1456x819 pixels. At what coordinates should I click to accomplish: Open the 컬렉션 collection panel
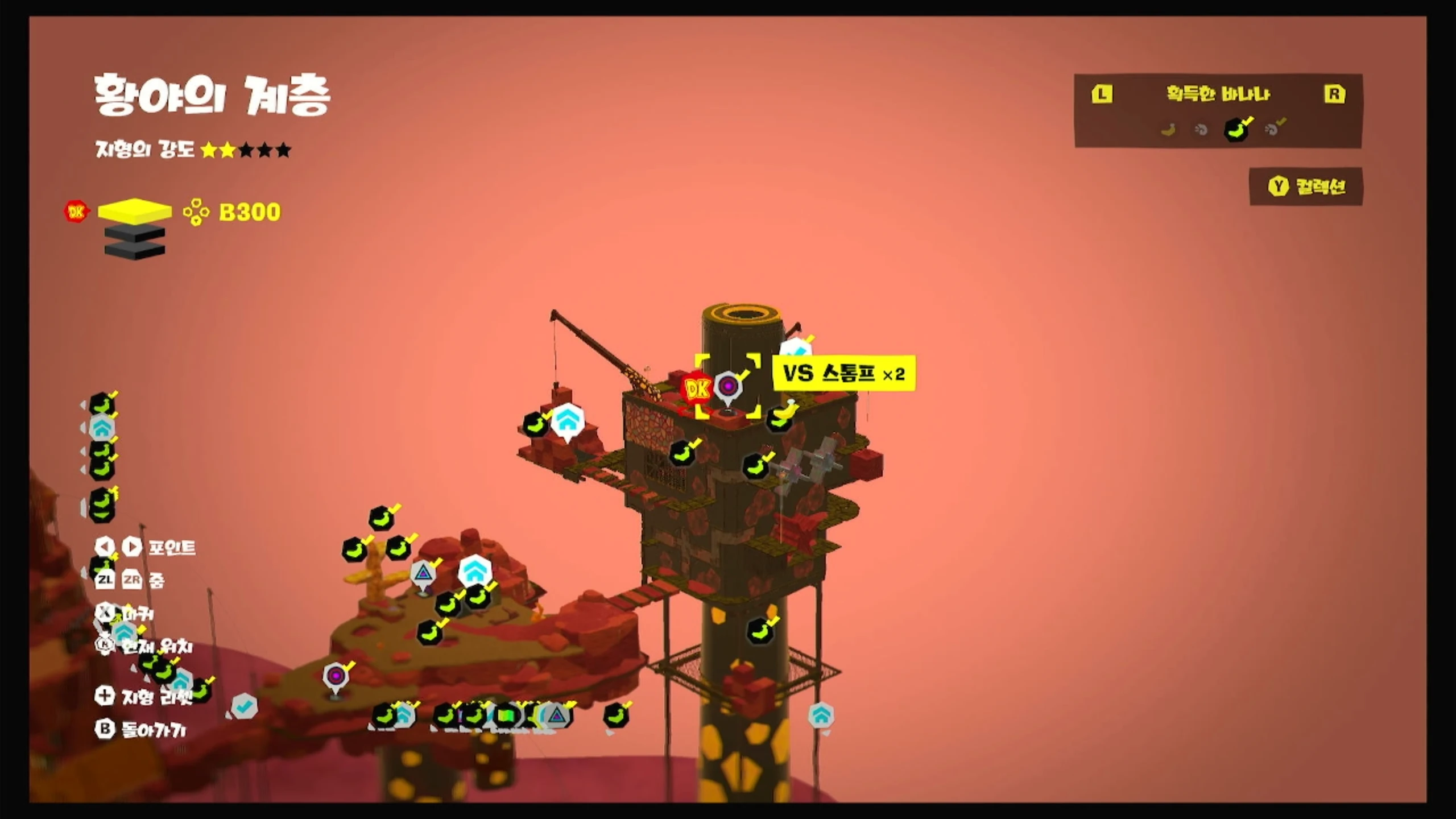coord(1306,187)
